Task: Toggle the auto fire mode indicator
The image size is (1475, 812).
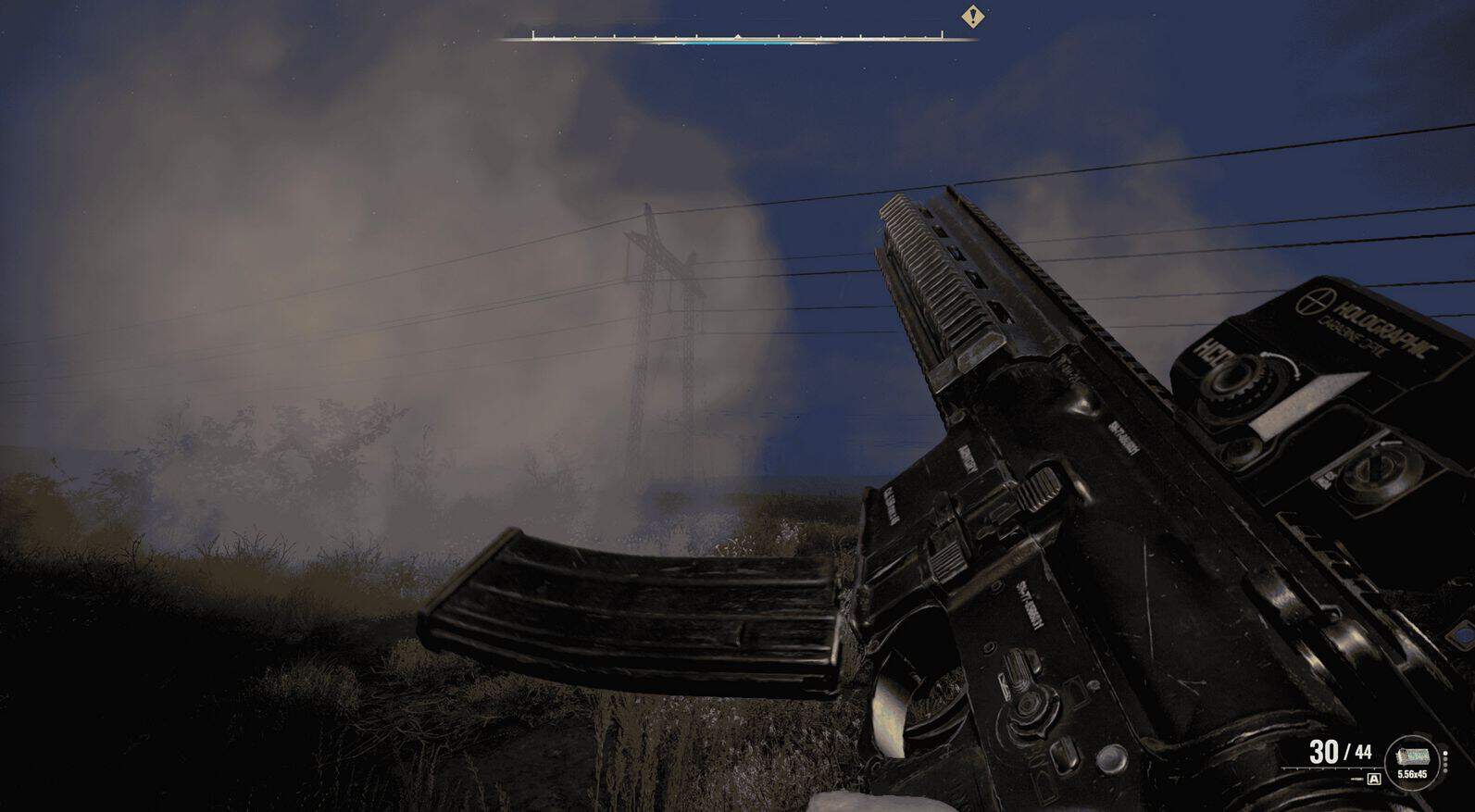Action: pos(1374,780)
